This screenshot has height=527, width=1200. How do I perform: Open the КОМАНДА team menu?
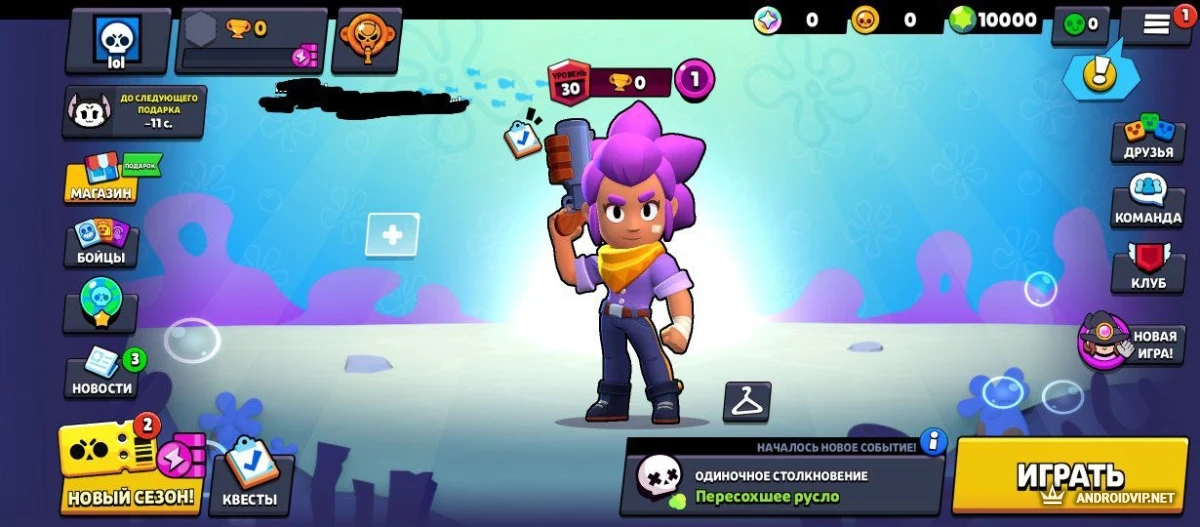coord(1147,200)
